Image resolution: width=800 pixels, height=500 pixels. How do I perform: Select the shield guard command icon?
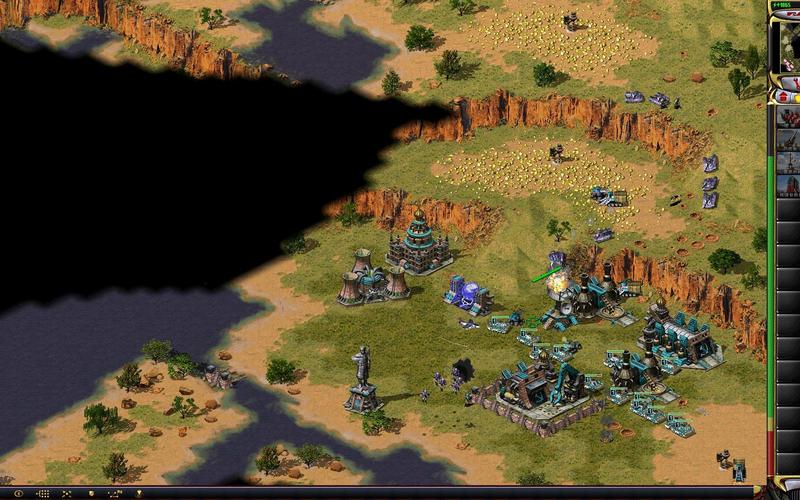pyautogui.click(x=92, y=494)
